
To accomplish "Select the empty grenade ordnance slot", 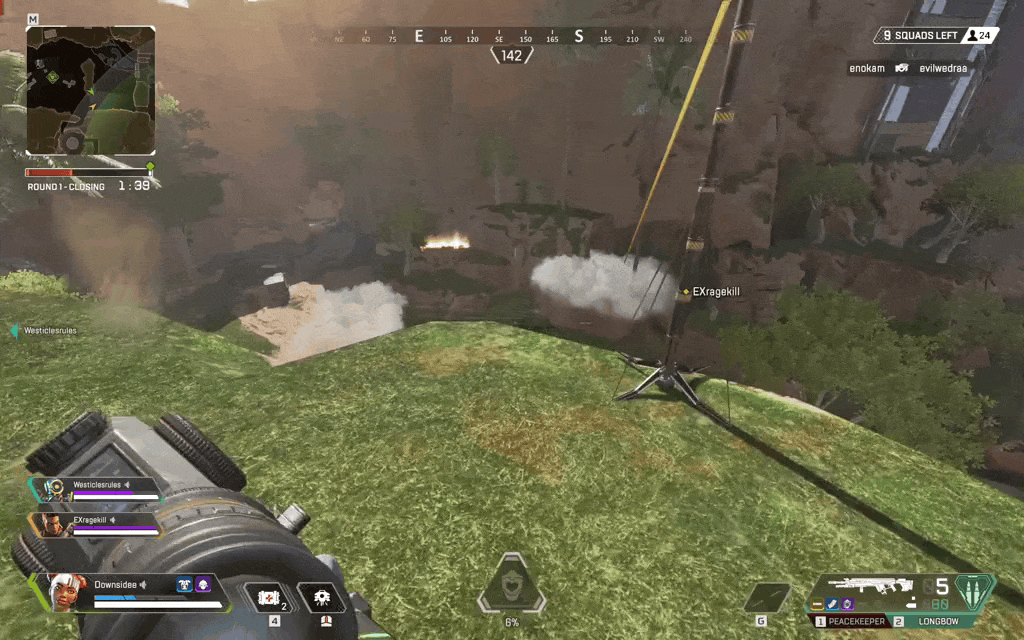I will click(x=767, y=597).
